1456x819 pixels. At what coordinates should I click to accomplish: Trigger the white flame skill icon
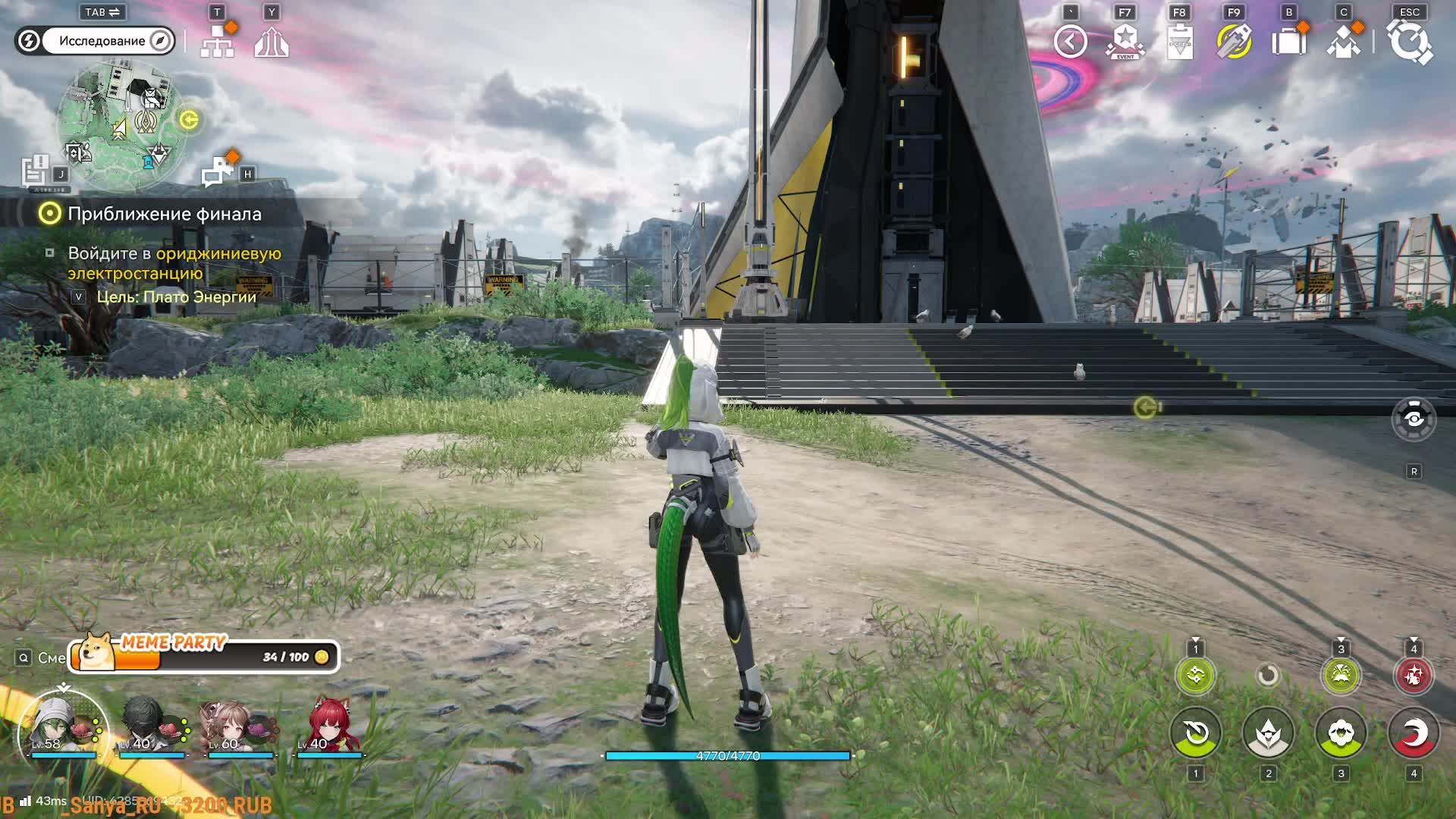(1268, 733)
